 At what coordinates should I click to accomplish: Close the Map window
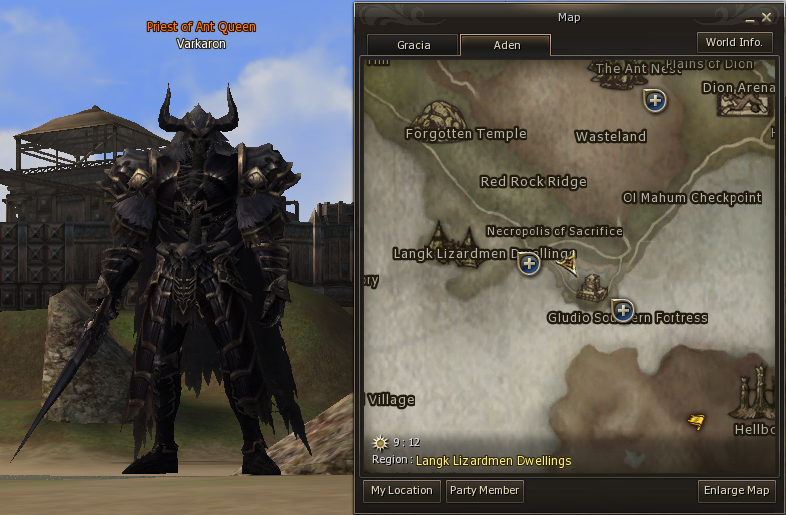(x=767, y=17)
